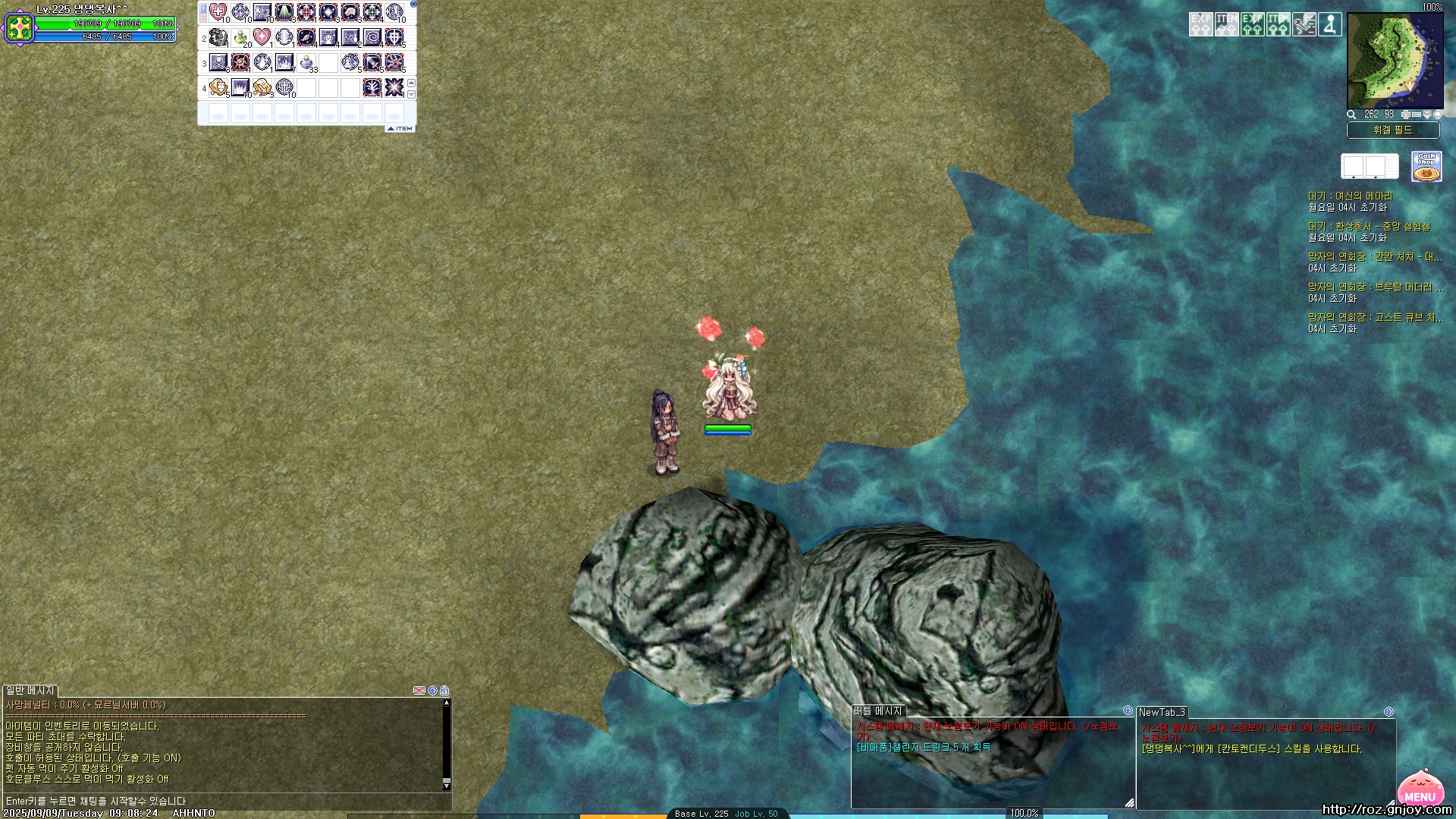Click the minimap
Viewport: 1456px width, 819px height.
[1395, 61]
